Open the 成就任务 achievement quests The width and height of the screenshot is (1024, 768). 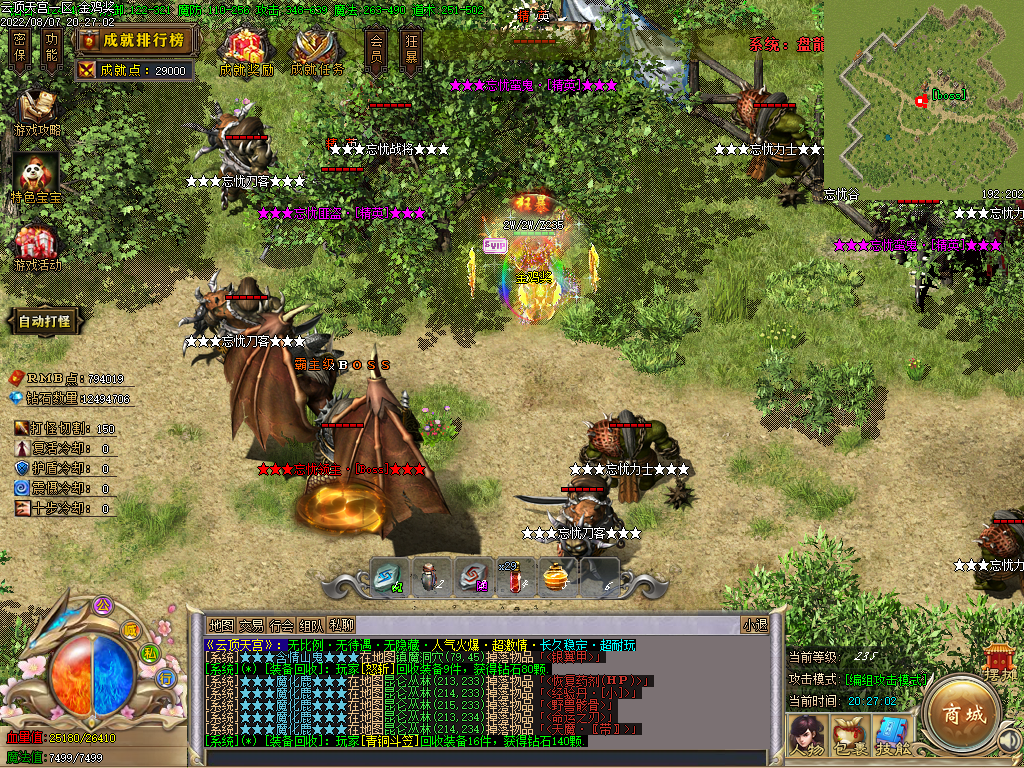pyautogui.click(x=317, y=50)
